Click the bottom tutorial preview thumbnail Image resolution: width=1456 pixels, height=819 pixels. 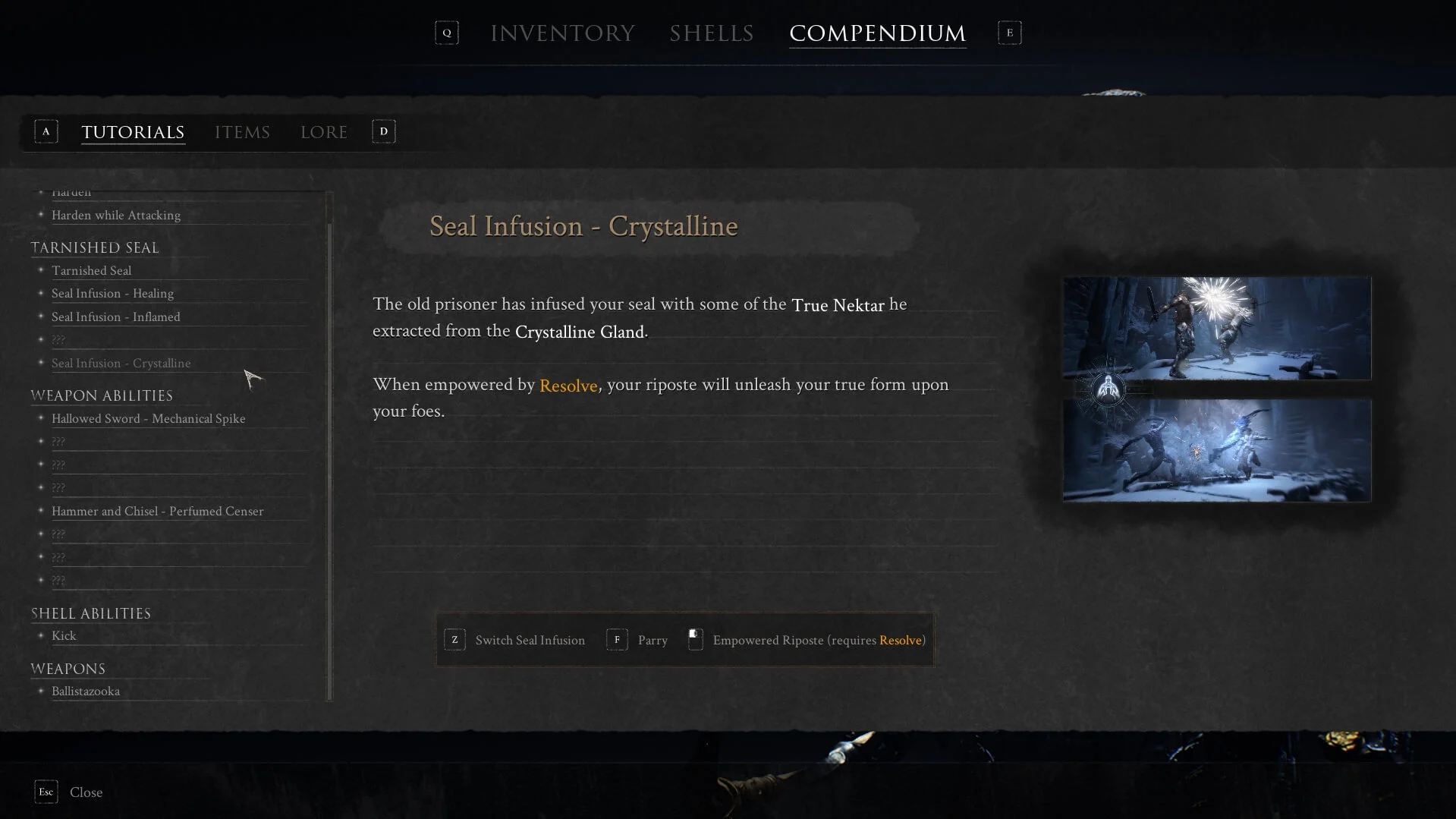[1216, 451]
